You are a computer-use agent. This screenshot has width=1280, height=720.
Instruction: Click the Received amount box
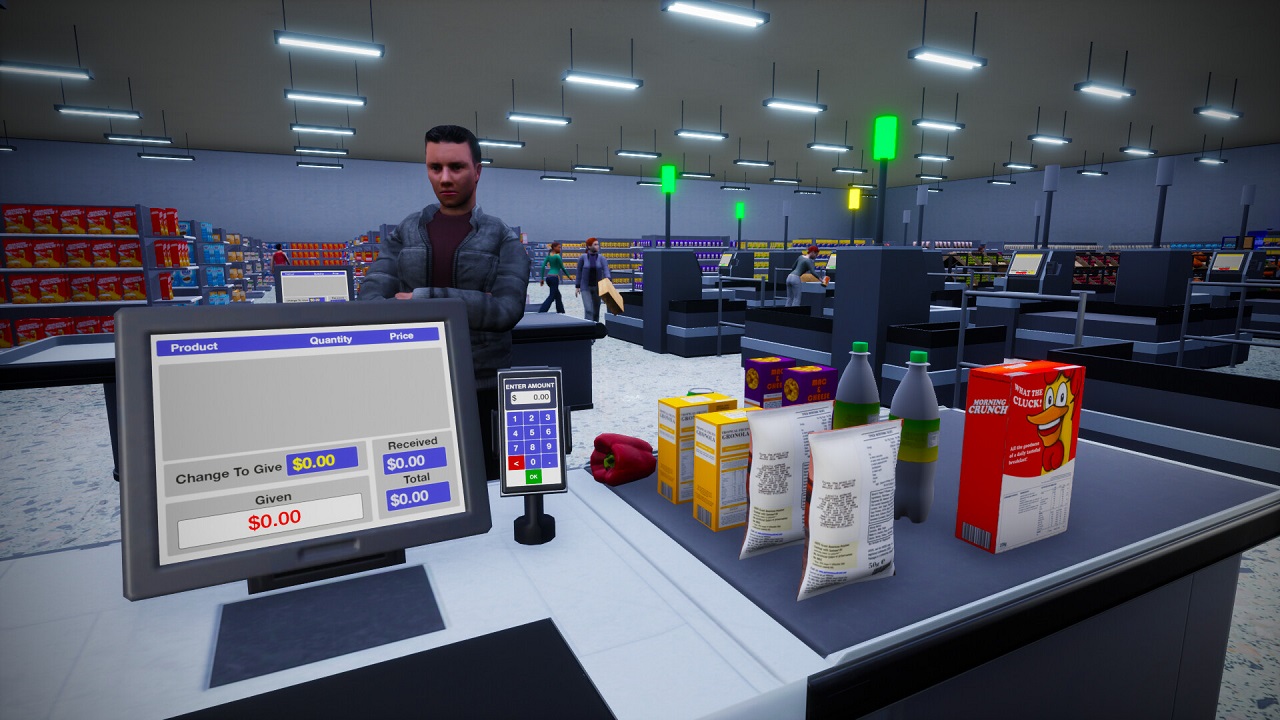(414, 460)
